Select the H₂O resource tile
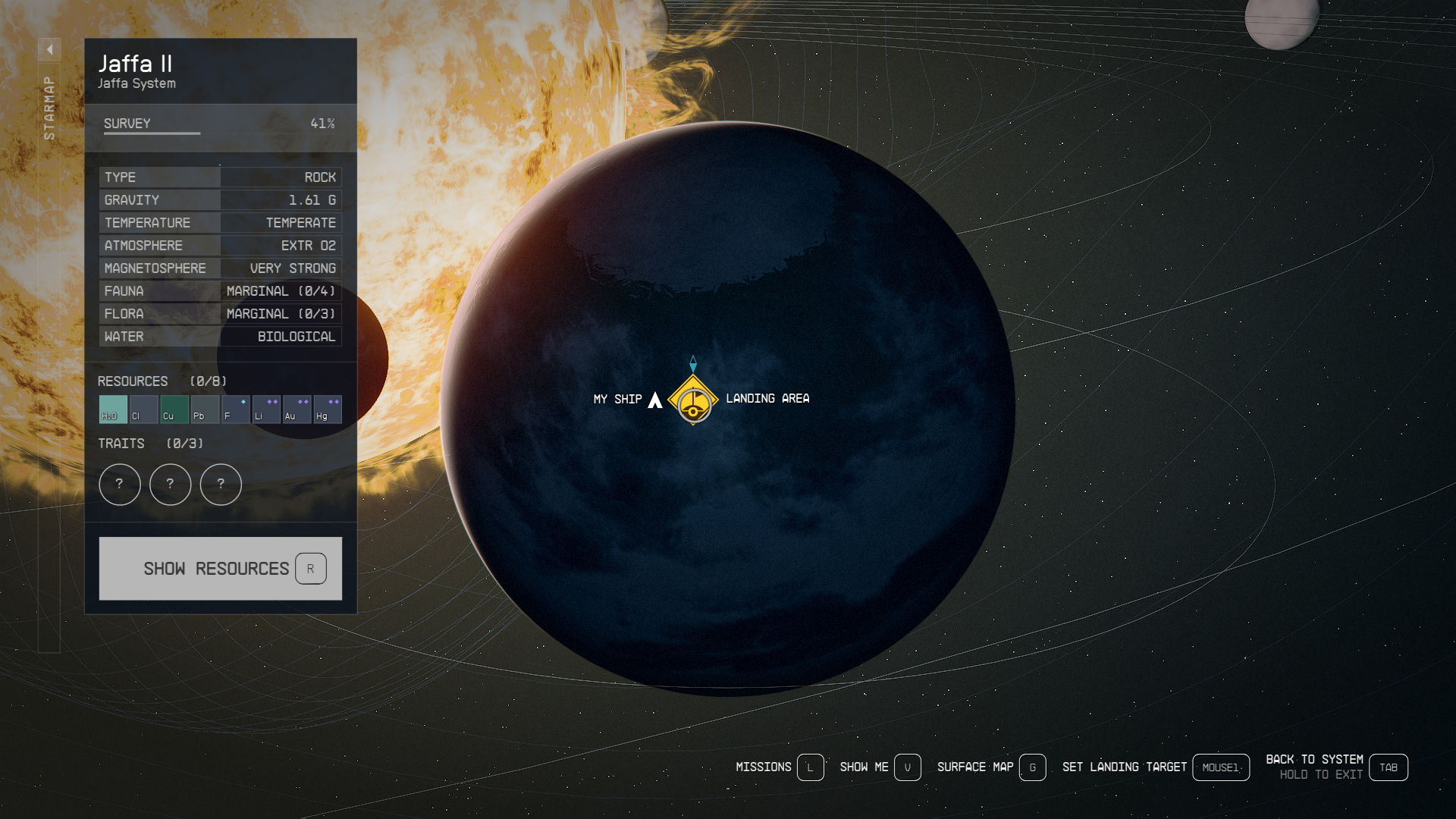Image resolution: width=1456 pixels, height=819 pixels. pyautogui.click(x=111, y=409)
